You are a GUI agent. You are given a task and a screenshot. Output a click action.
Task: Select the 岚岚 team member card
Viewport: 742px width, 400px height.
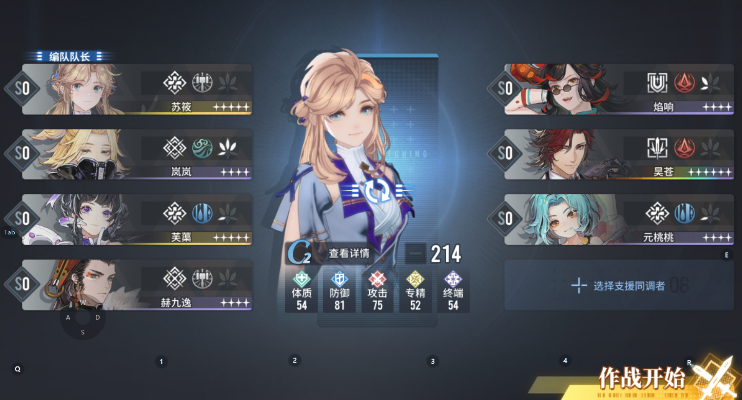[135, 154]
